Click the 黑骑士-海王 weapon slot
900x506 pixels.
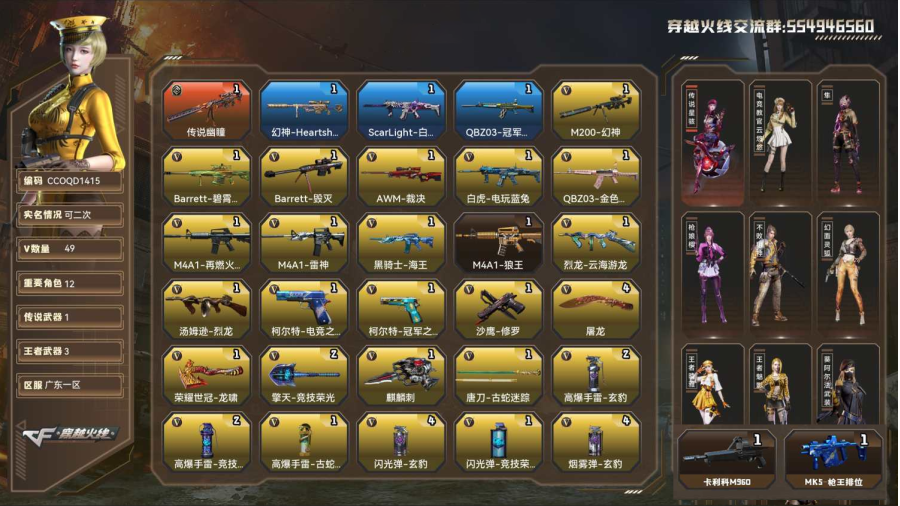click(x=401, y=243)
